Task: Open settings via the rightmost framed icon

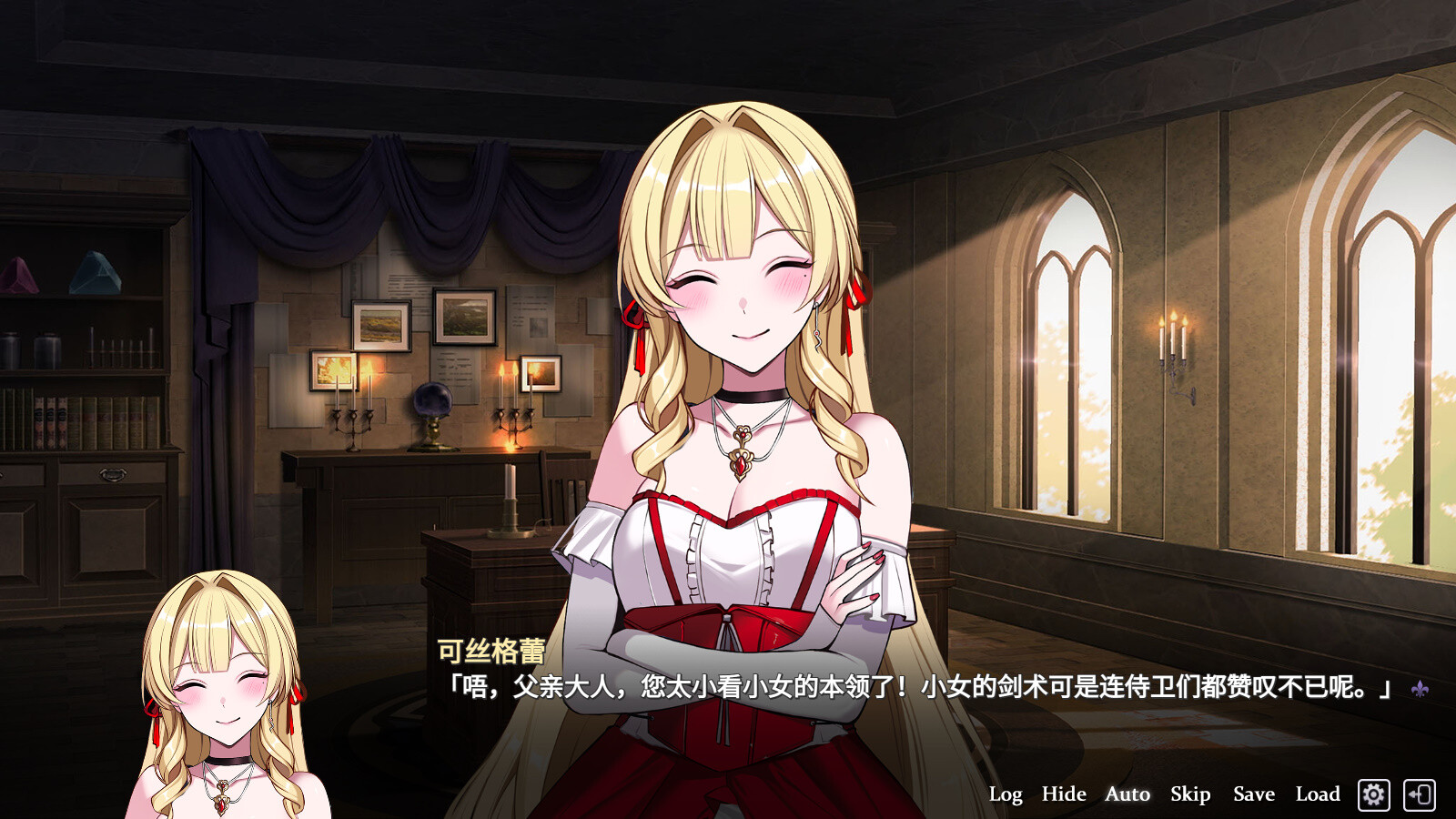Action: pos(1374,794)
